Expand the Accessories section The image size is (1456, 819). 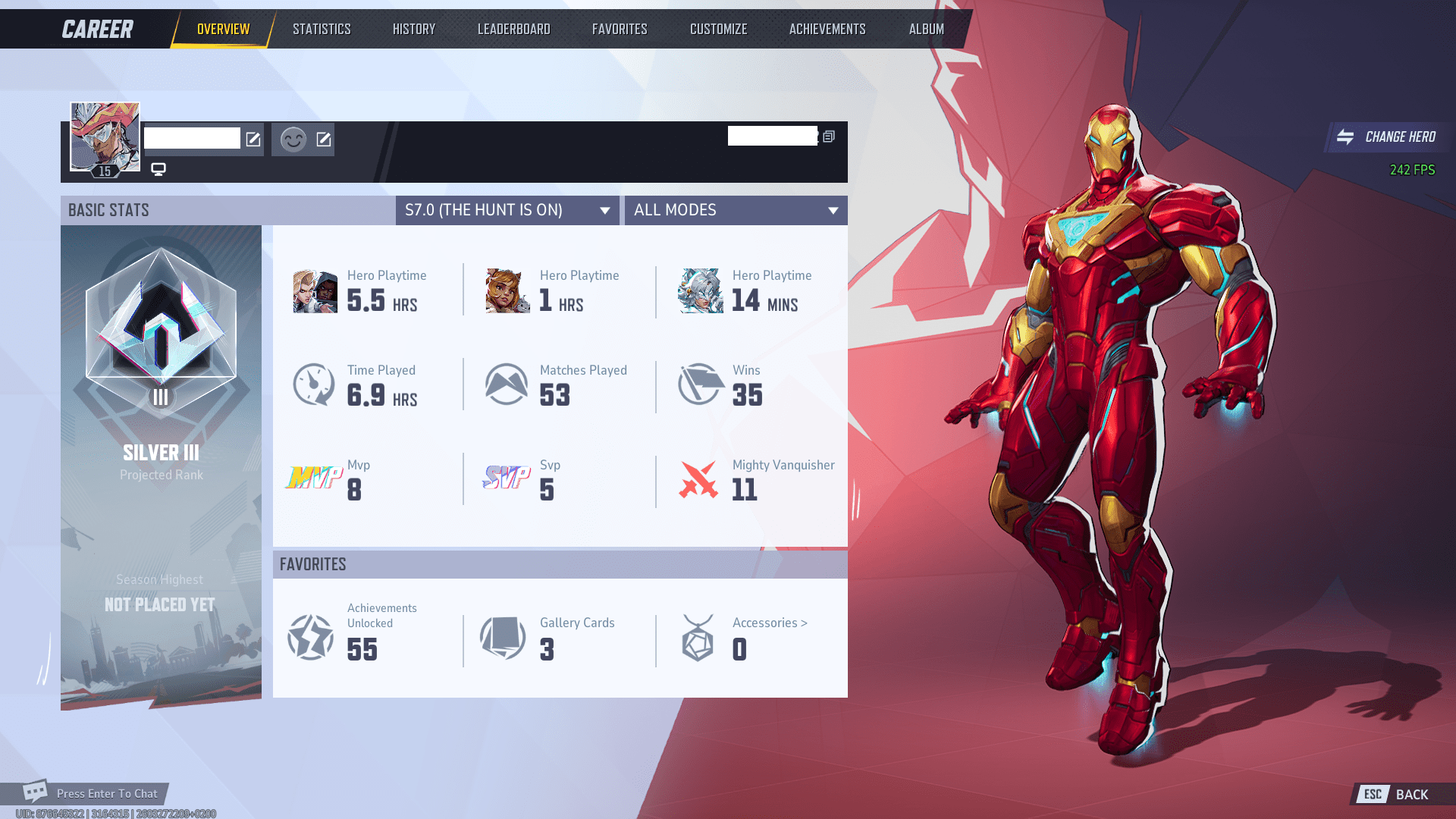pos(769,623)
